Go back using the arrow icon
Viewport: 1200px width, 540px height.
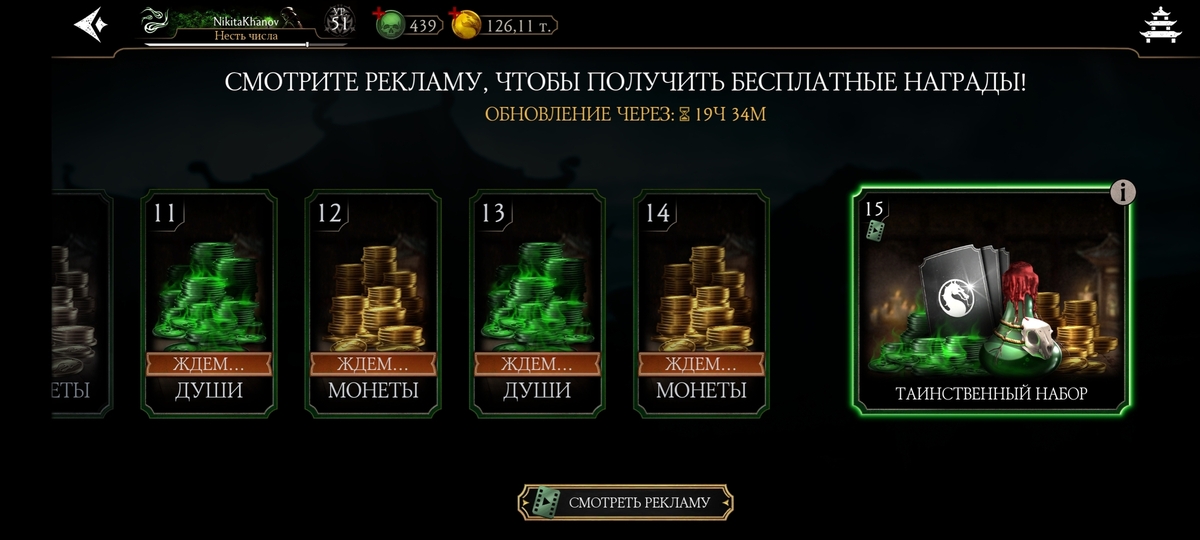91,24
